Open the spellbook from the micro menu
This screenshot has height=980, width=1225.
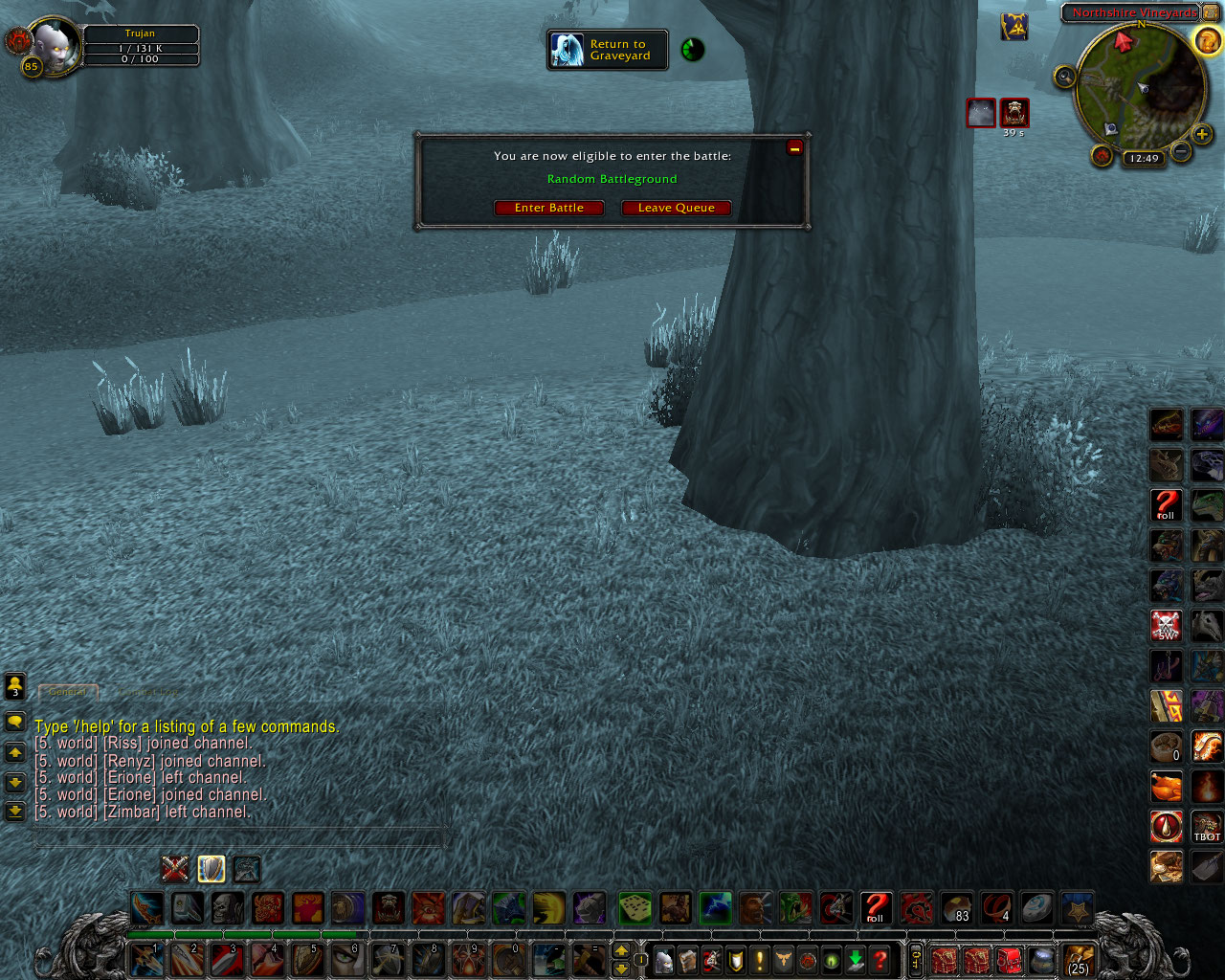(x=687, y=960)
